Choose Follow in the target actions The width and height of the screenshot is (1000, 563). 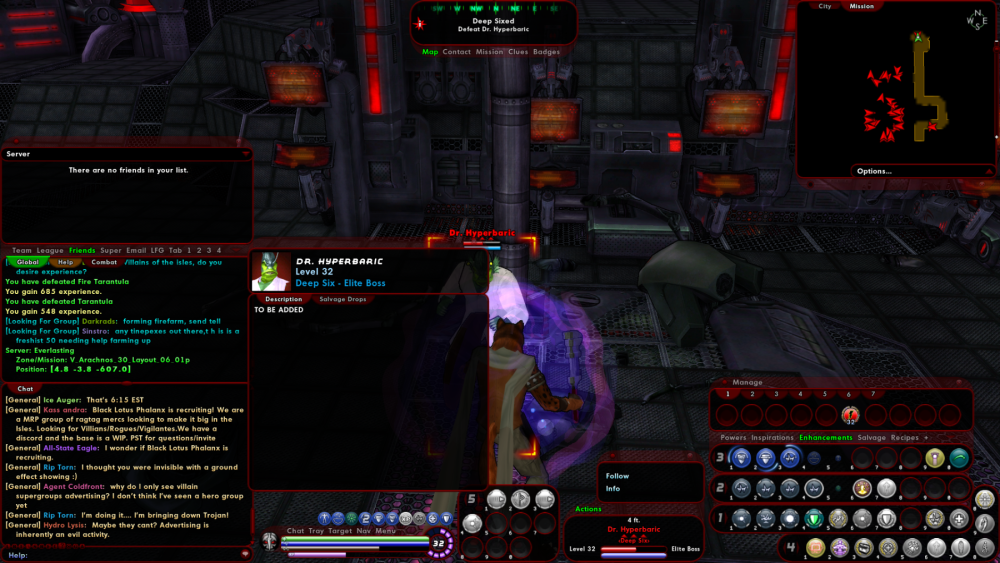pos(617,476)
